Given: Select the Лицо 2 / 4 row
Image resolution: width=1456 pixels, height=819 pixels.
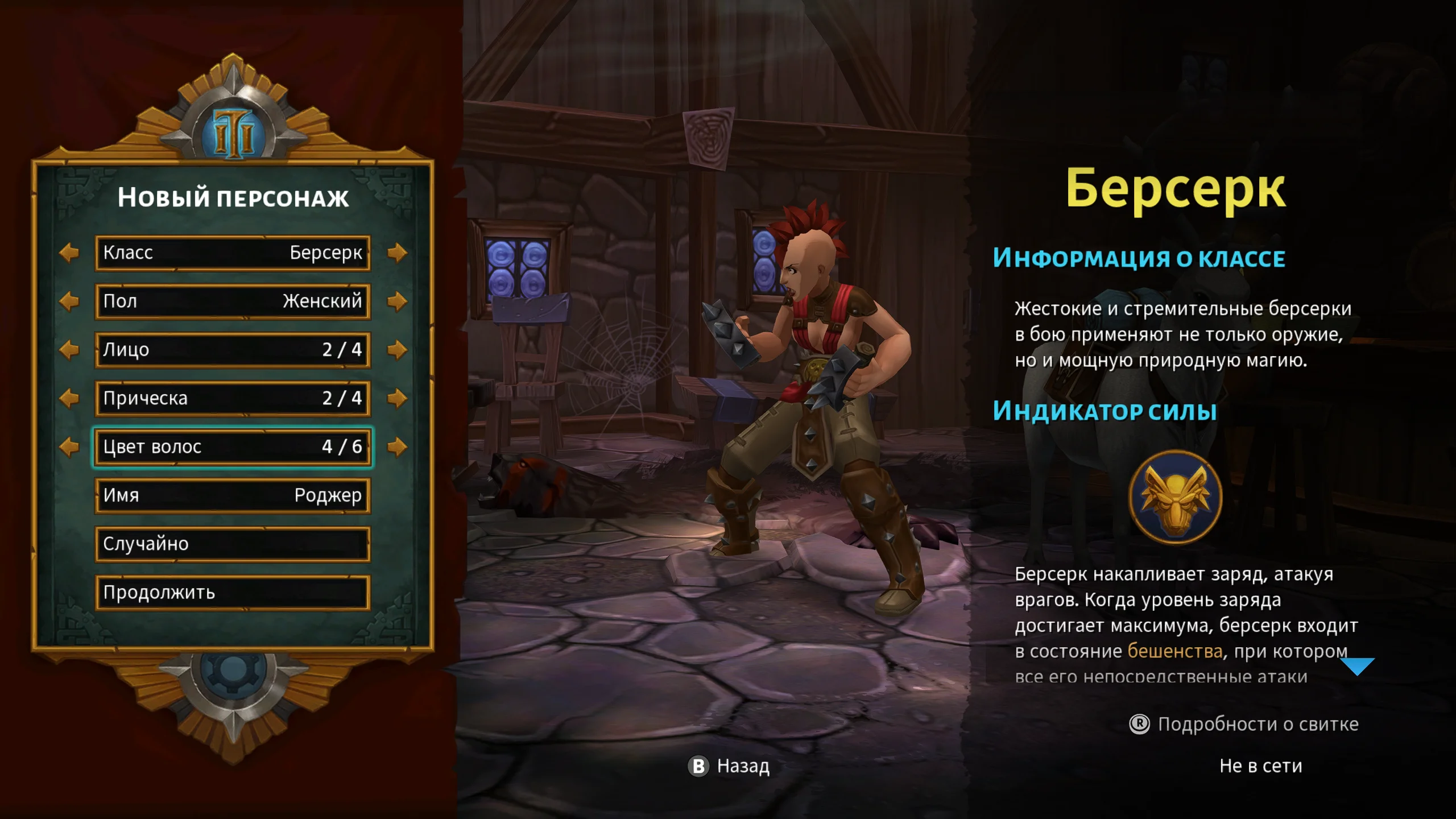Looking at the screenshot, I should pos(233,350).
